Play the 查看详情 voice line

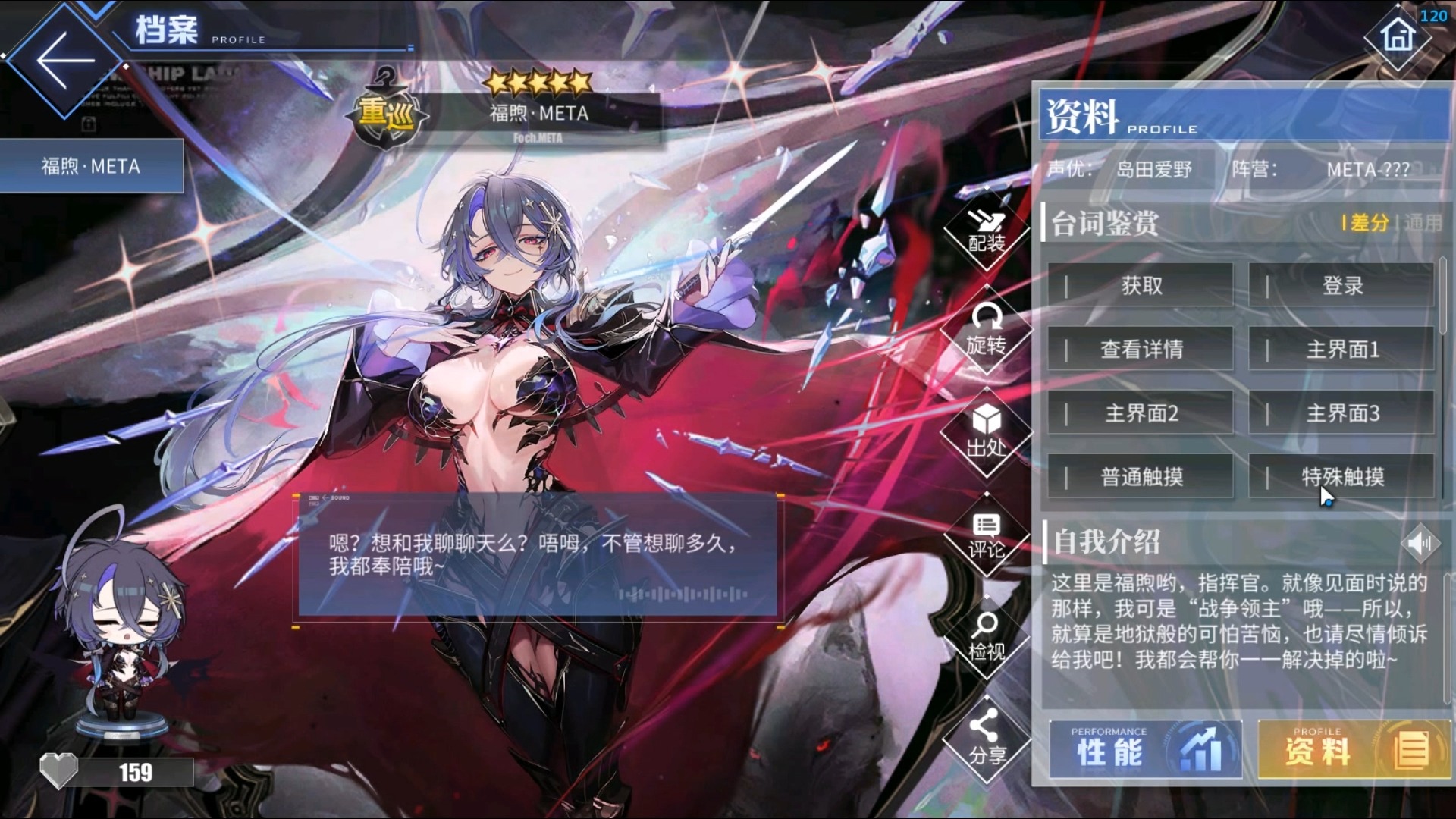coord(1141,350)
